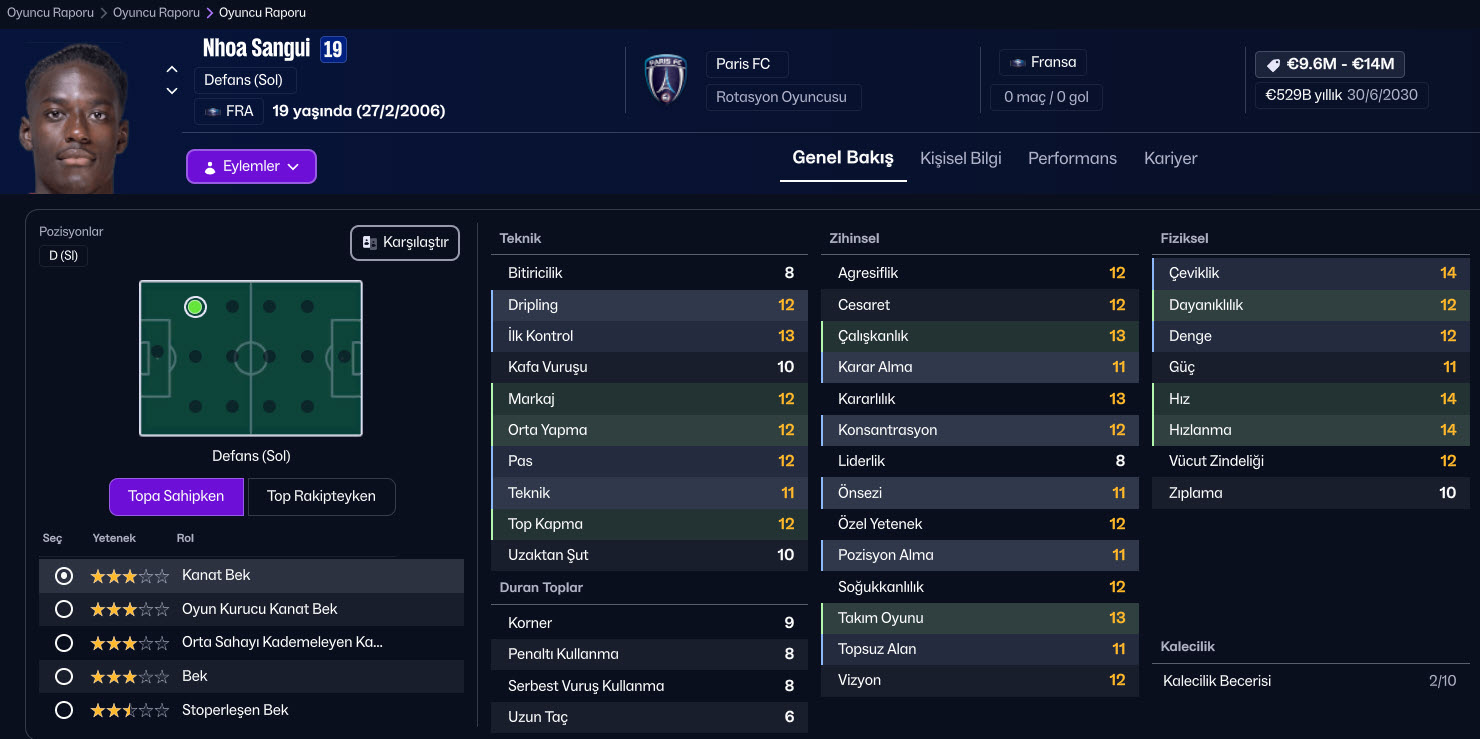Go to previous player with up arrow
Image resolution: width=1480 pixels, height=739 pixels.
click(172, 69)
